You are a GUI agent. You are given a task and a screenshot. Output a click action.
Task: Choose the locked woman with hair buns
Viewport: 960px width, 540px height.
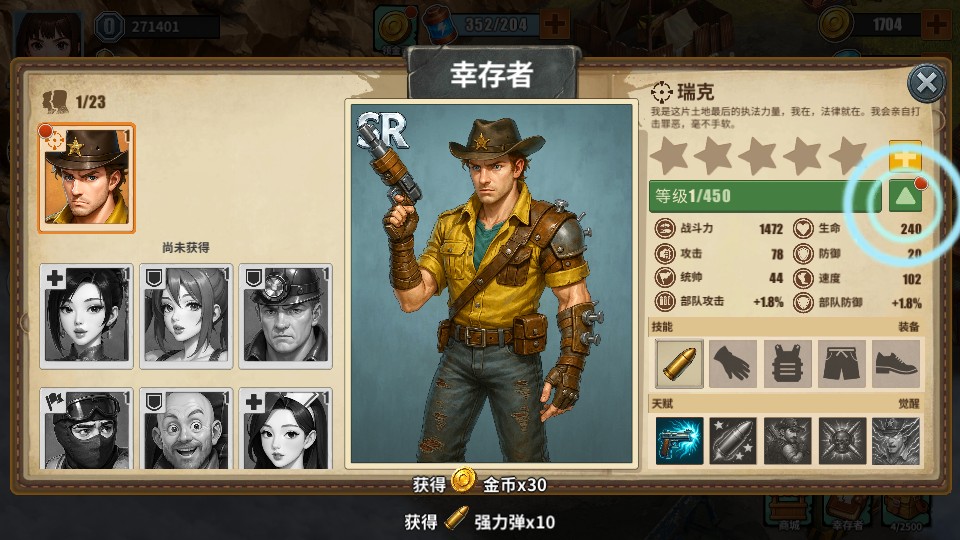click(186, 314)
